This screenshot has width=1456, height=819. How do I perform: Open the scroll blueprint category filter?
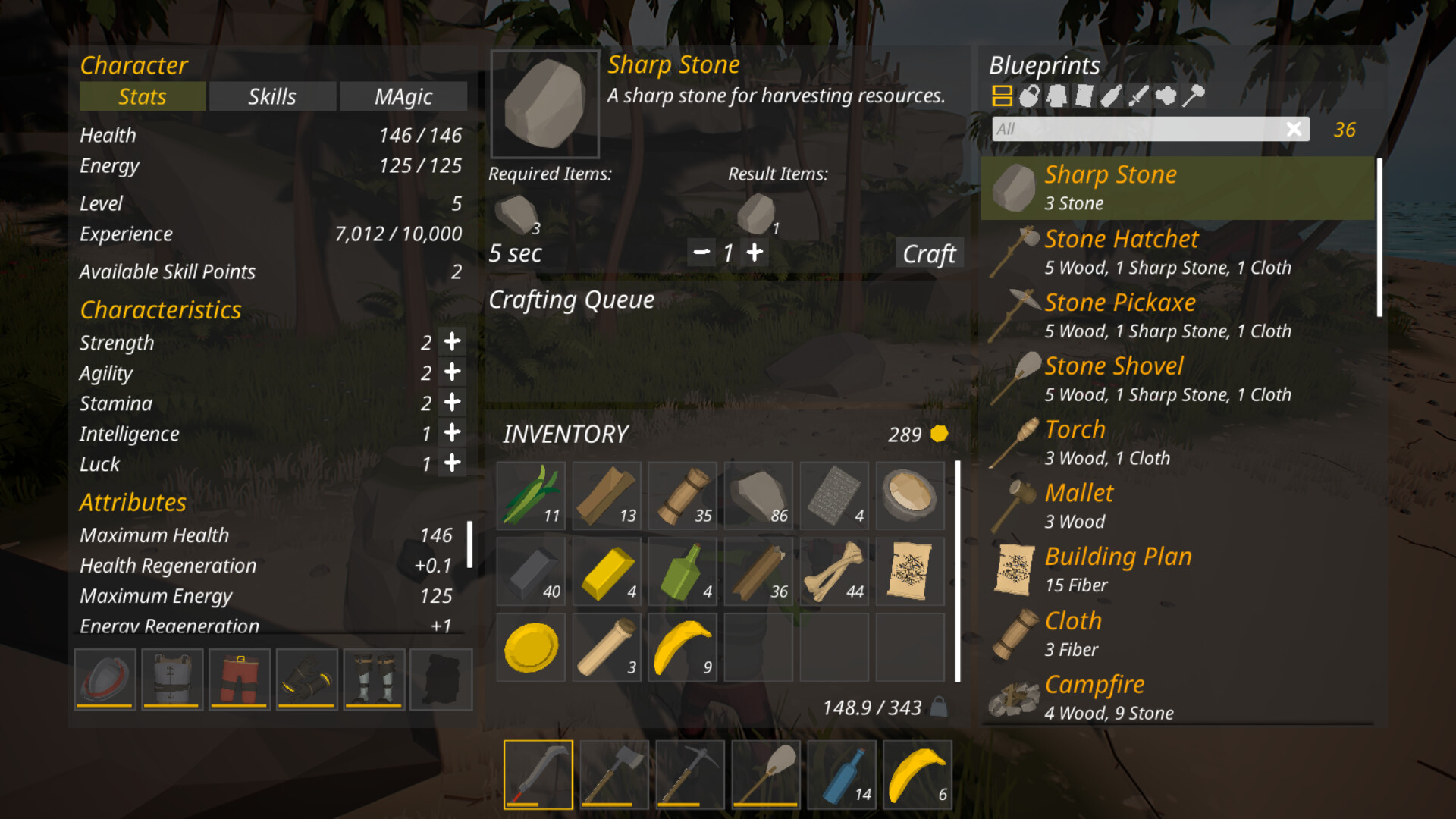point(1084,96)
